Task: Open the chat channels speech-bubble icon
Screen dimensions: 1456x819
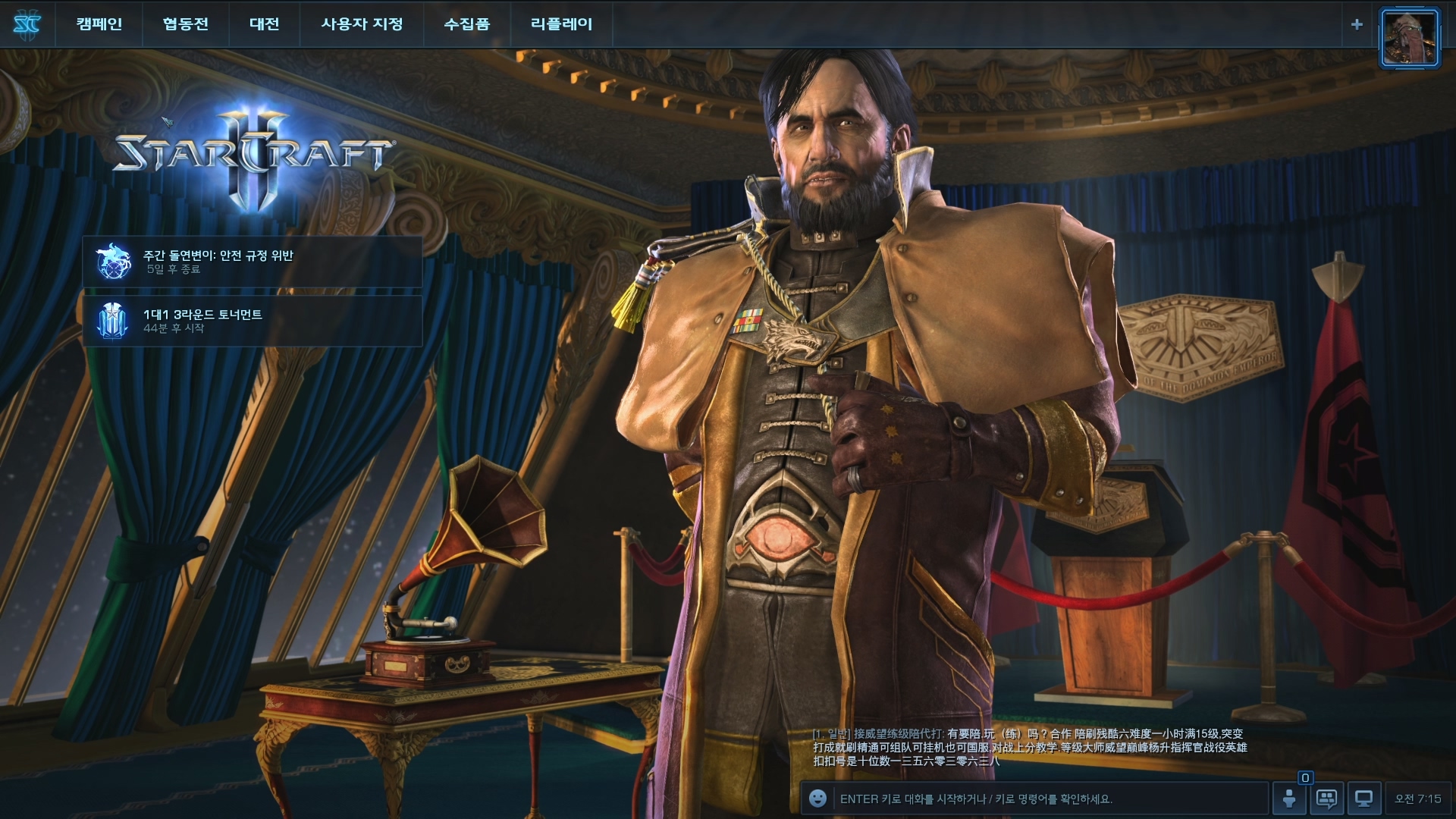Action: (1326, 799)
